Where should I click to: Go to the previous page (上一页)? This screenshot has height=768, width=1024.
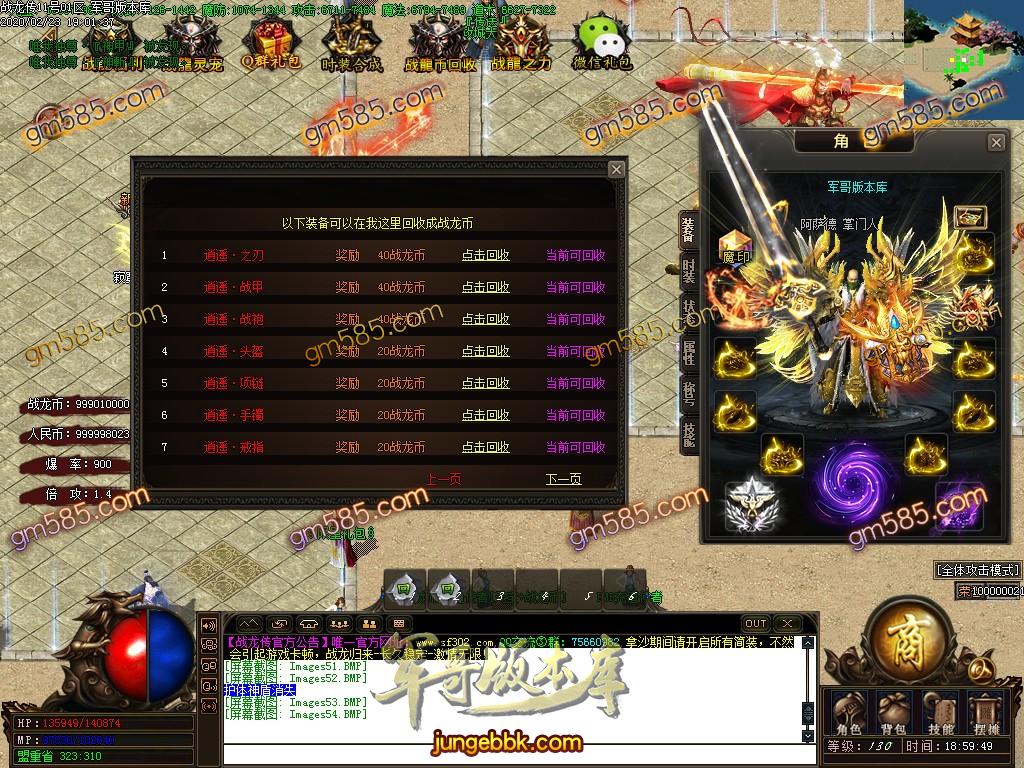[444, 480]
